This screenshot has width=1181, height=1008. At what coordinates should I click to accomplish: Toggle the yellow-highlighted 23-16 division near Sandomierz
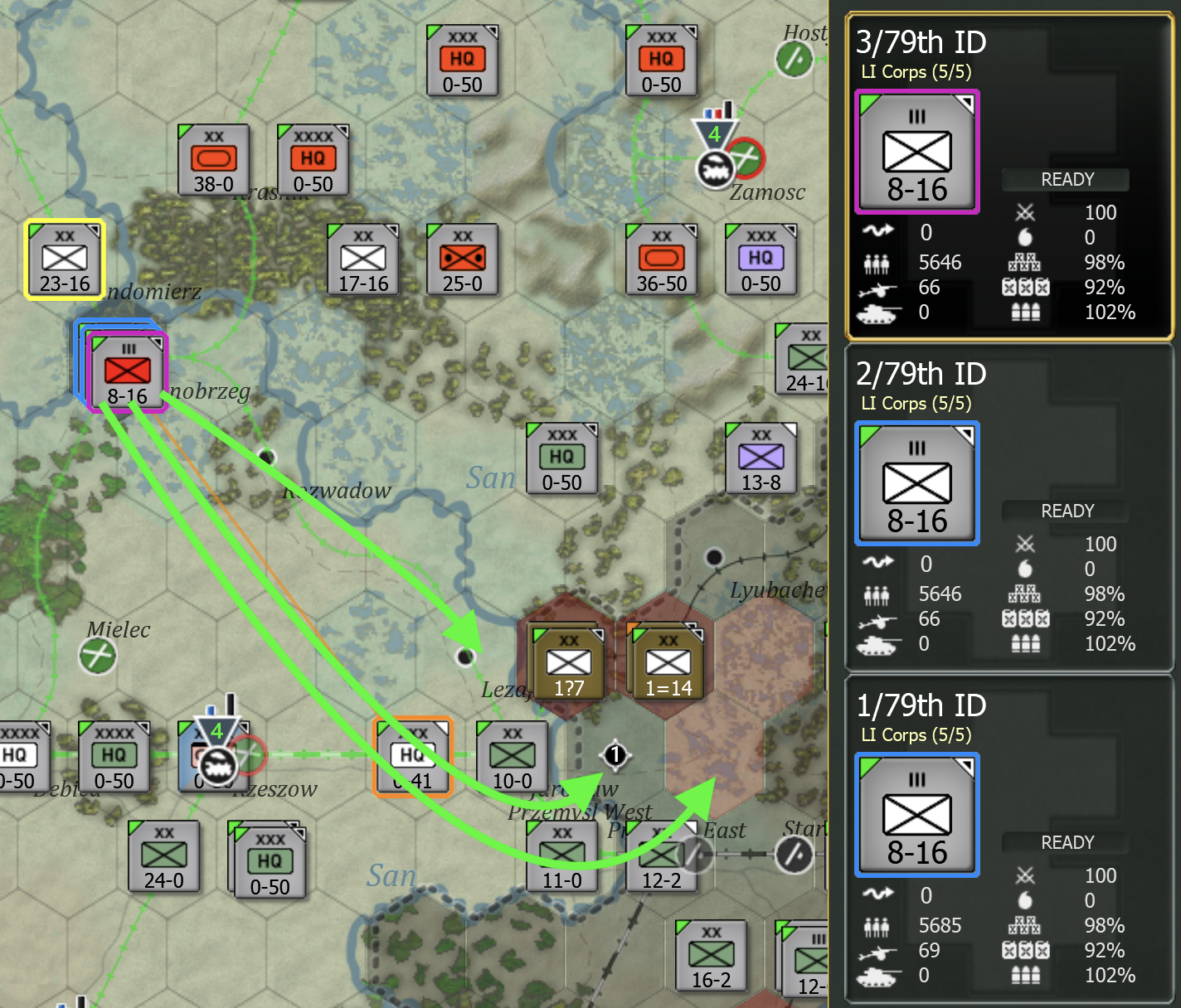coord(63,259)
